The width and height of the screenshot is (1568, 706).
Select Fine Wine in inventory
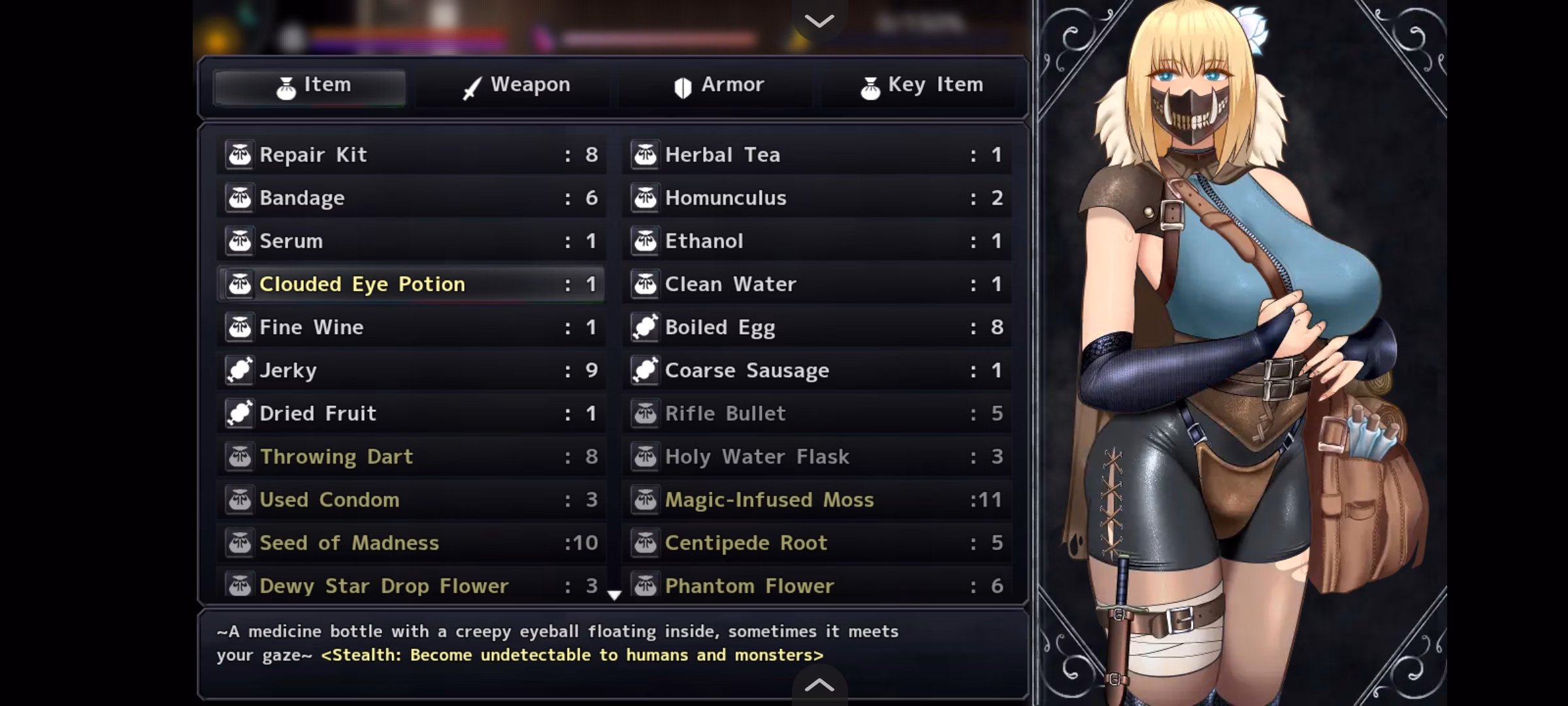[x=412, y=328]
